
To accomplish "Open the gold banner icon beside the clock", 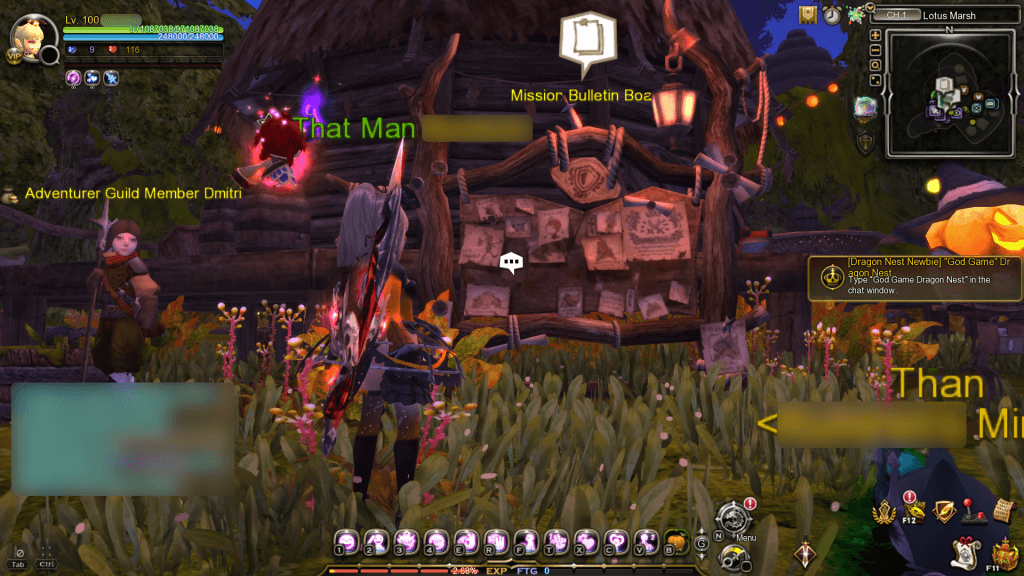I will point(808,14).
